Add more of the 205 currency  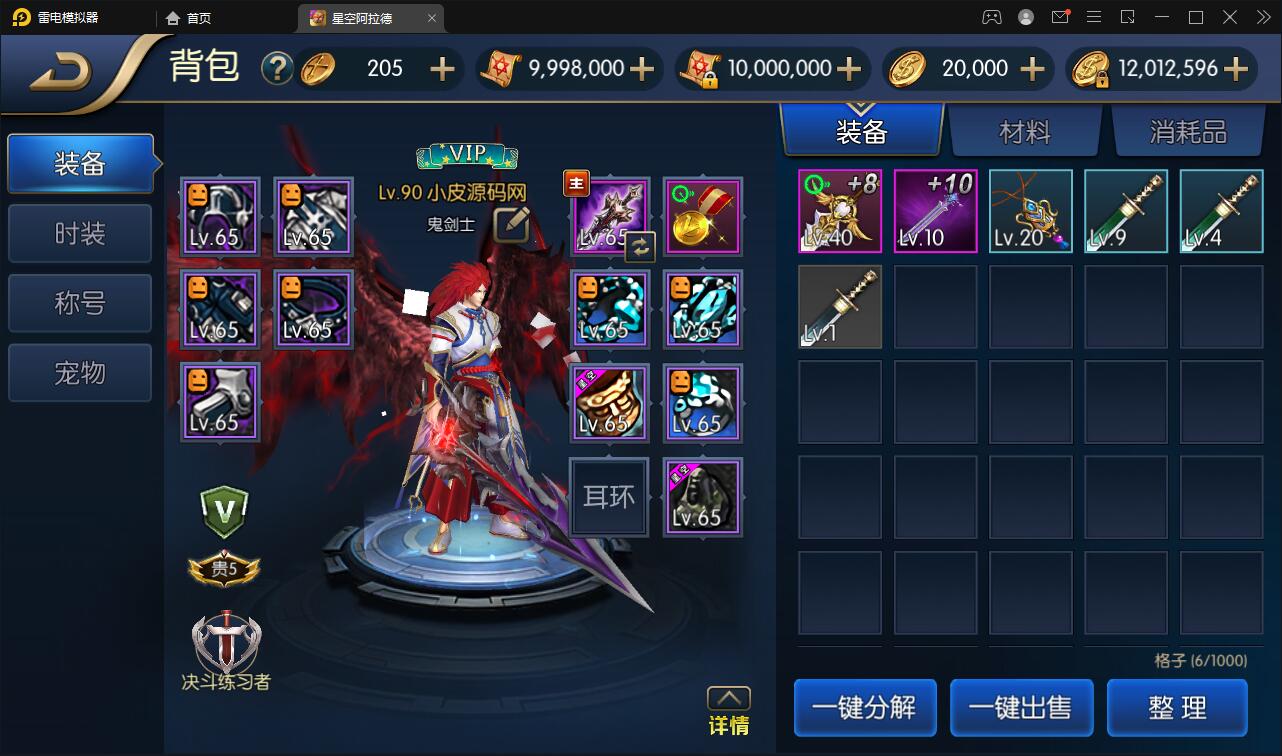tap(441, 68)
